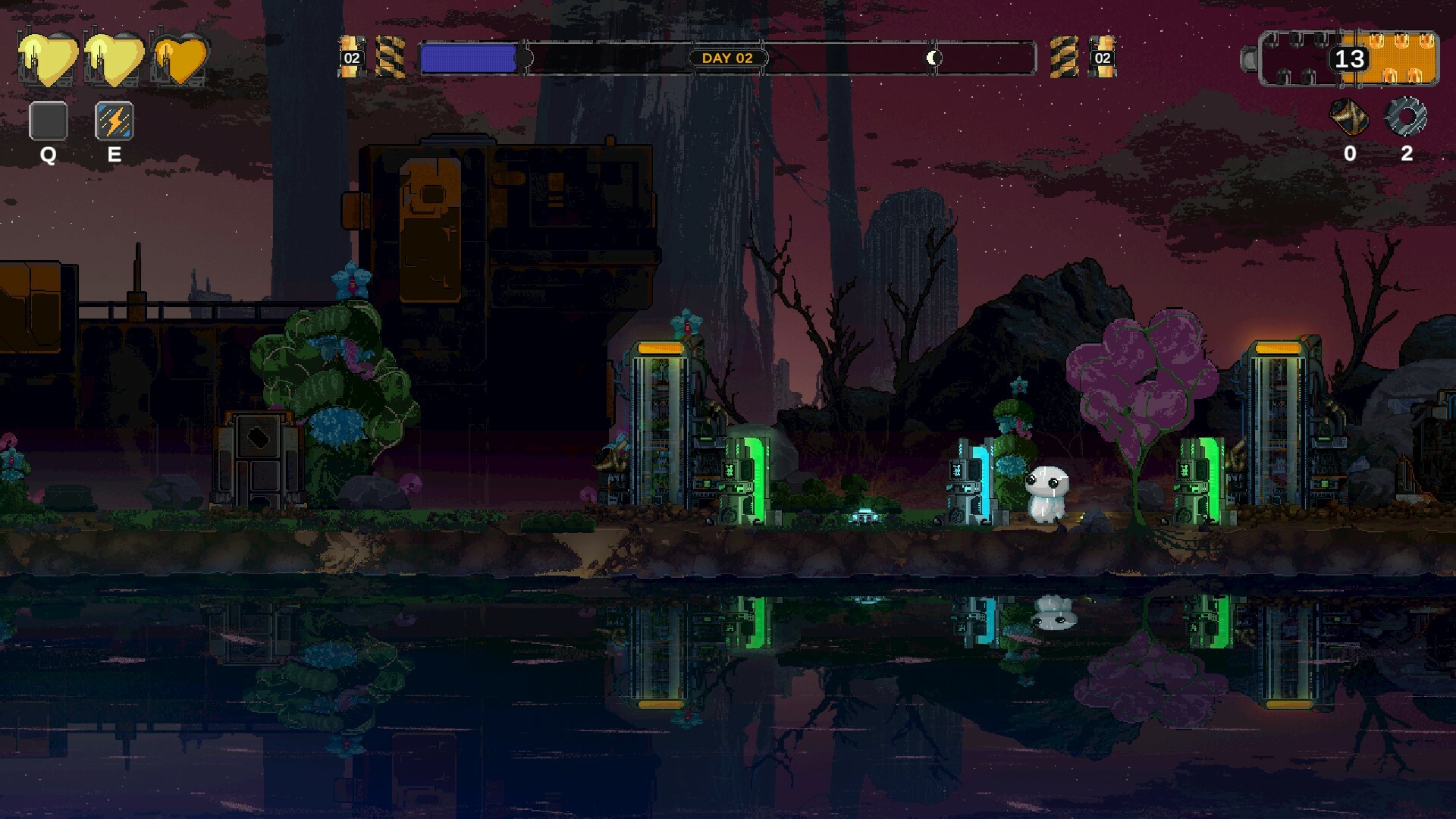Click the right barrel marked 02

click(x=1101, y=55)
